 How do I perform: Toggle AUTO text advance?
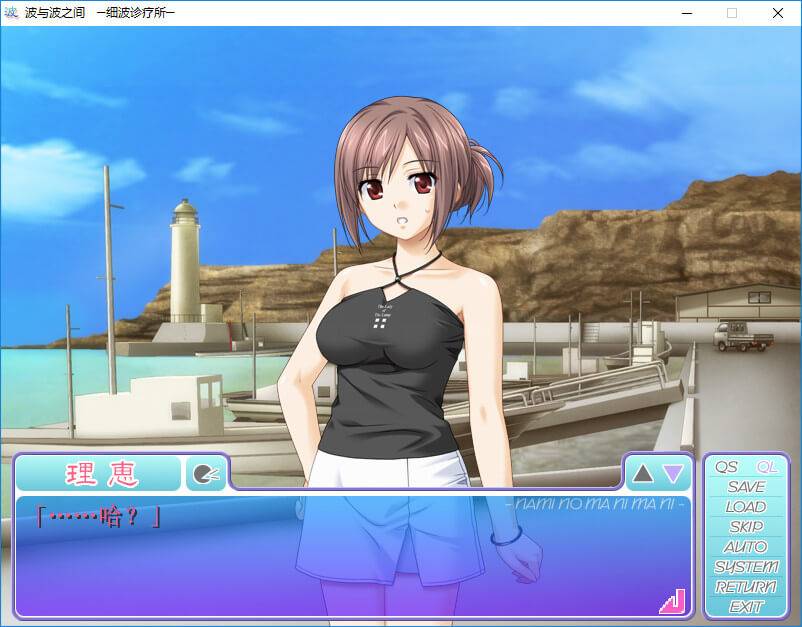click(x=746, y=547)
